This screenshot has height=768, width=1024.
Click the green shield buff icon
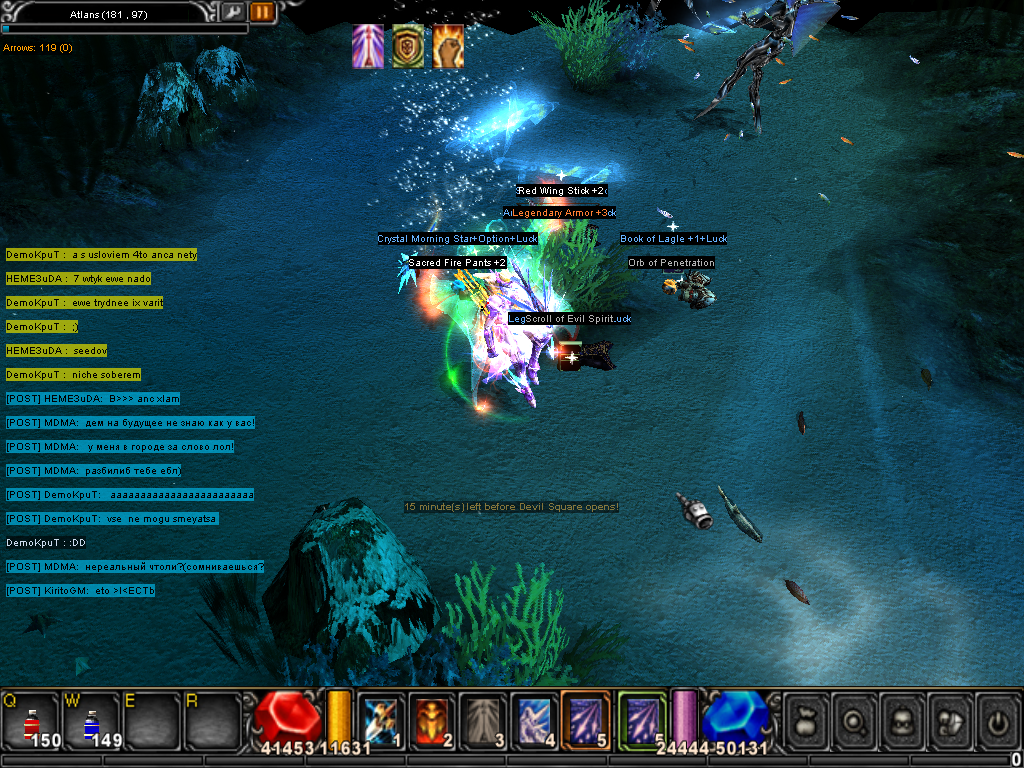[x=408, y=47]
